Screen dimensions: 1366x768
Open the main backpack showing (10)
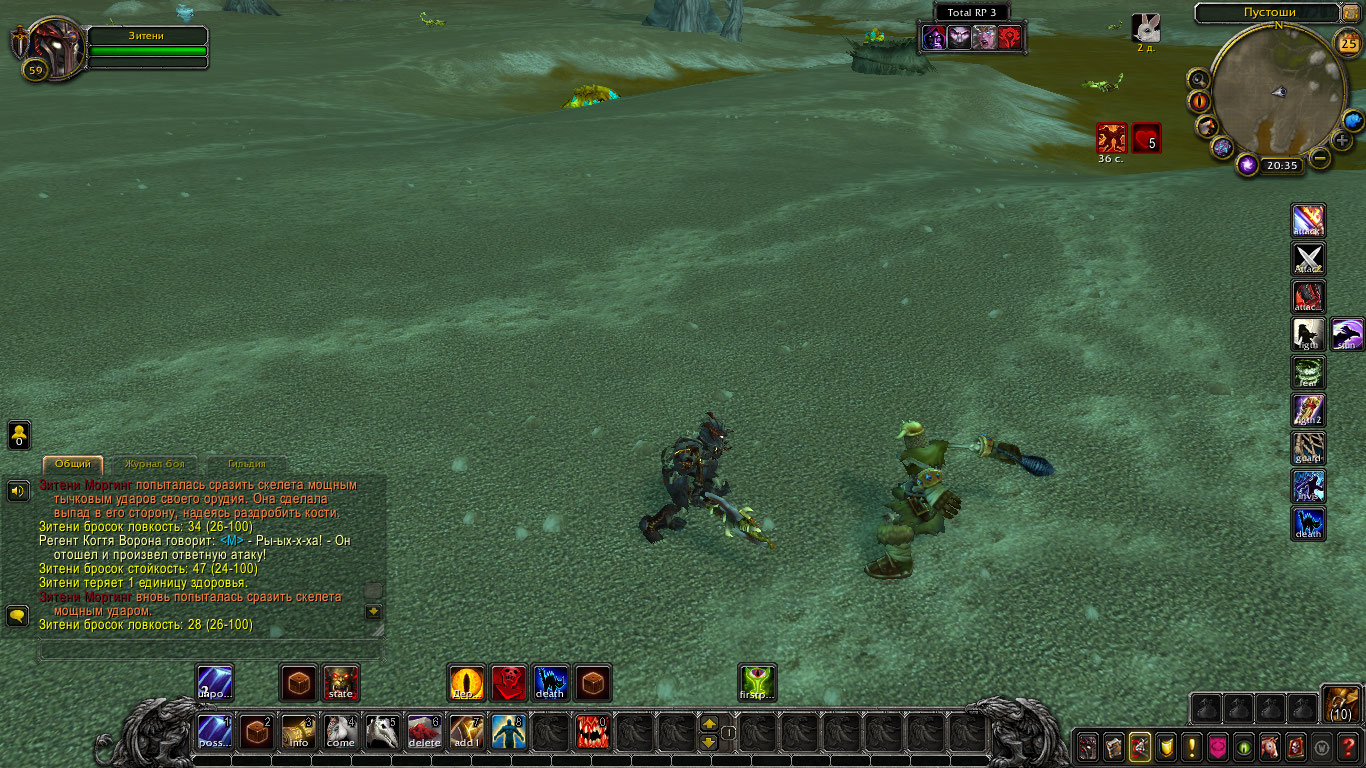[x=1341, y=704]
